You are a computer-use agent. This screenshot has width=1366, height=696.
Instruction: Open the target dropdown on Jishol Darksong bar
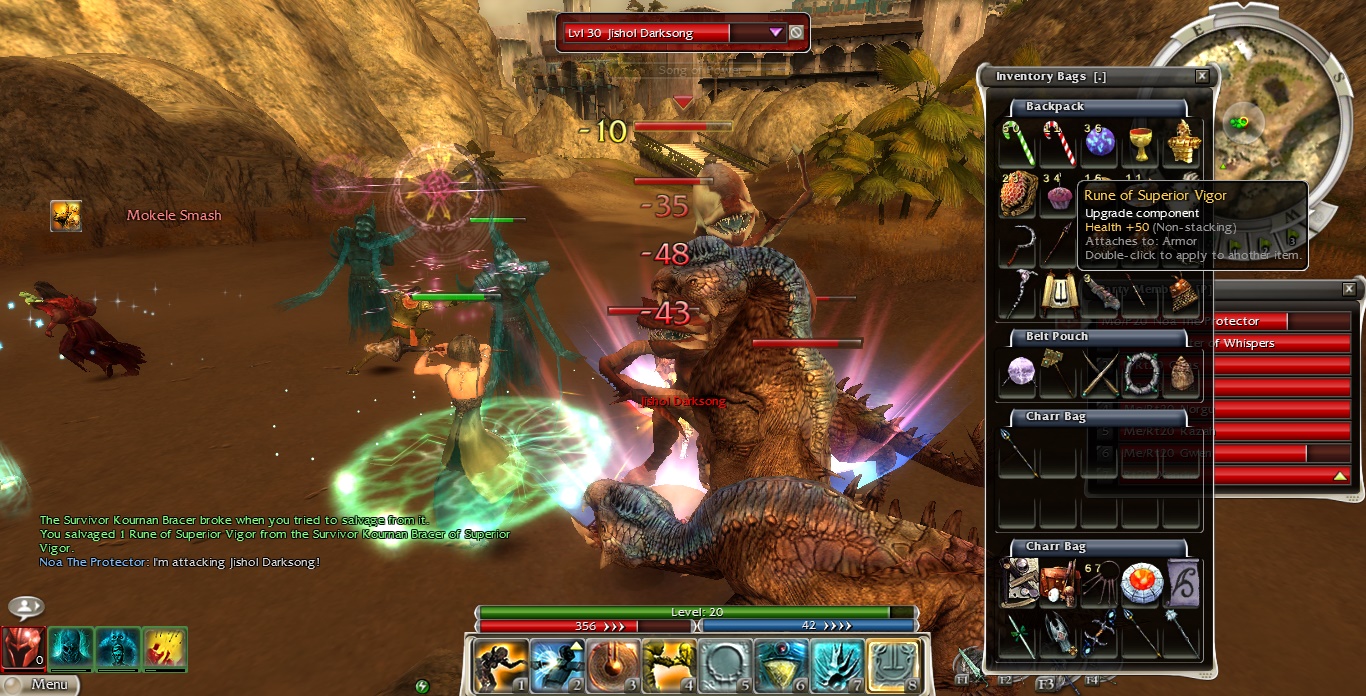click(x=775, y=32)
